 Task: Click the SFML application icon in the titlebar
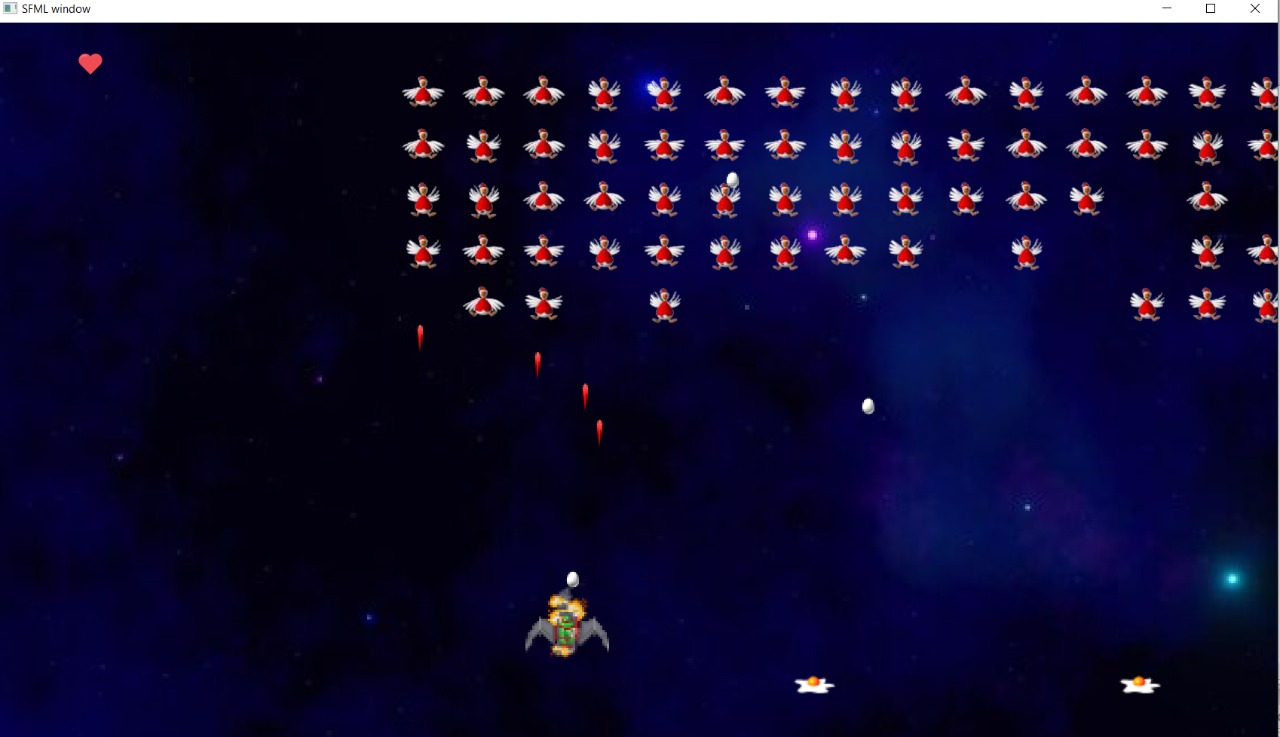tap(10, 8)
